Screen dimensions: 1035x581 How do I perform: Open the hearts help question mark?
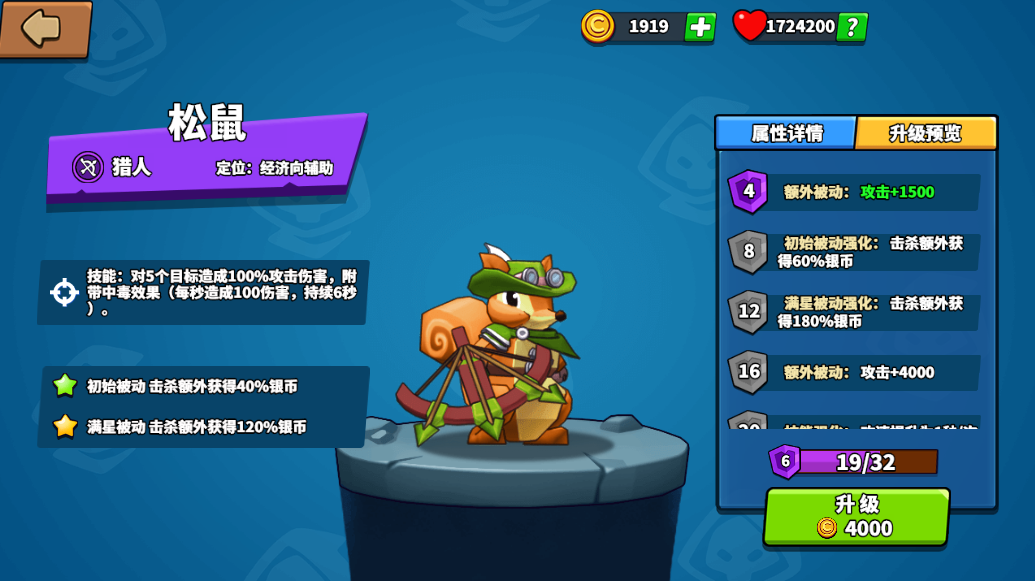[x=852, y=27]
